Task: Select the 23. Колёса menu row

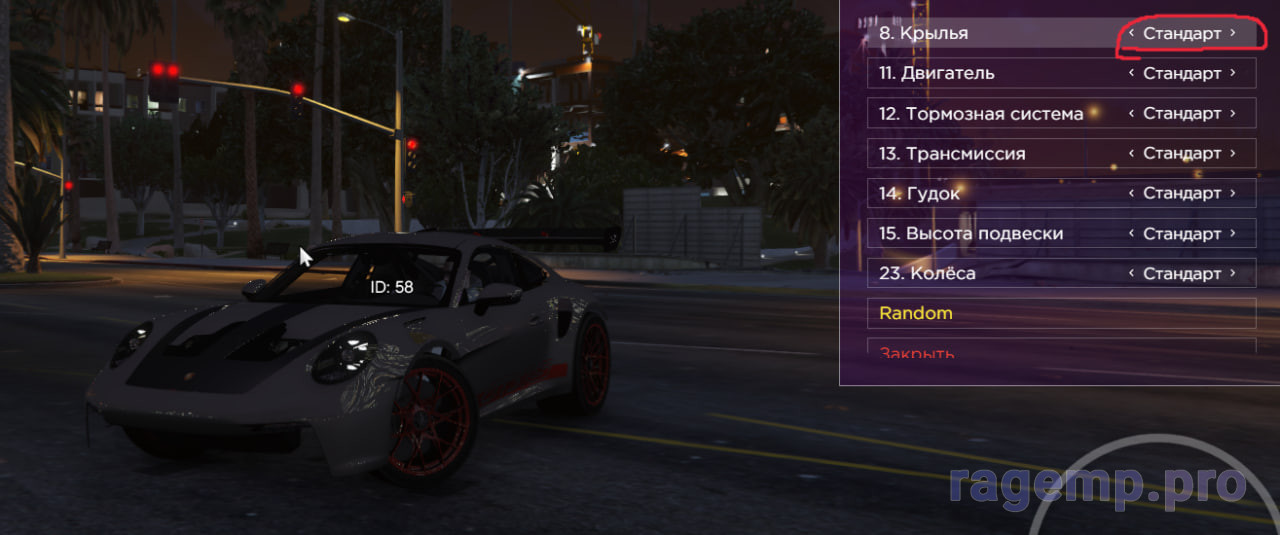Action: click(990, 273)
